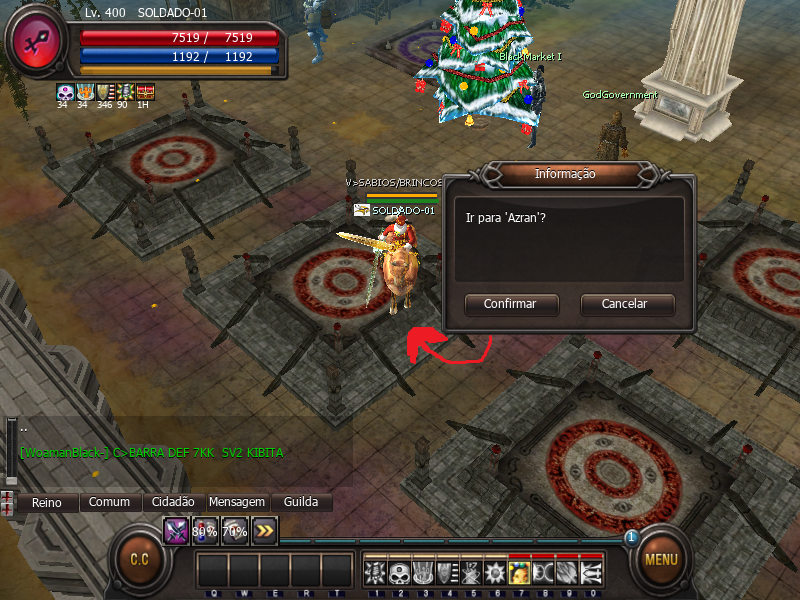Select the skull buff icon under the health bar
Viewport: 800px width, 600px height.
(65, 92)
